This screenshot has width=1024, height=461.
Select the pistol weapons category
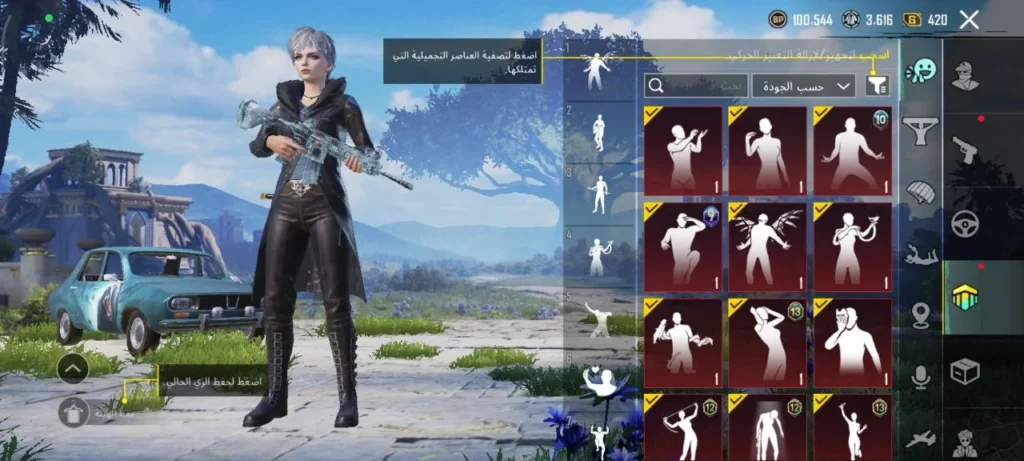pos(965,148)
